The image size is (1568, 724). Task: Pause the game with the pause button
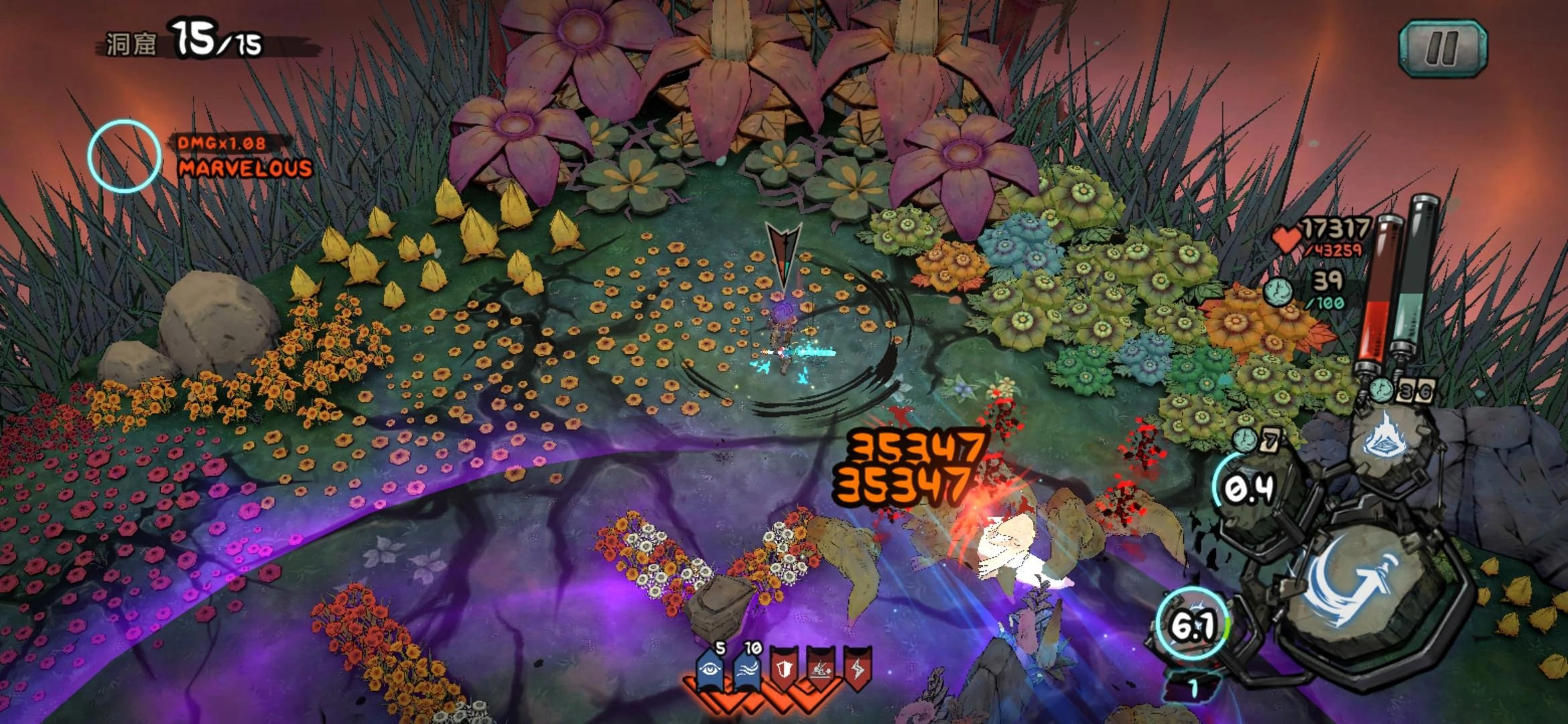coord(1443,47)
